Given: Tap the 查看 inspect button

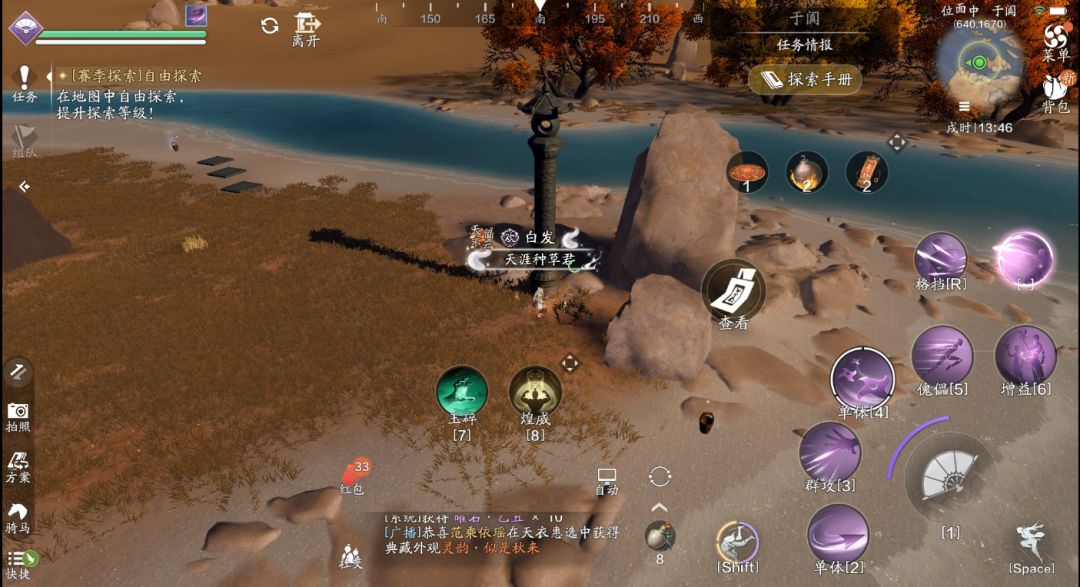Looking at the screenshot, I should pos(733,291).
